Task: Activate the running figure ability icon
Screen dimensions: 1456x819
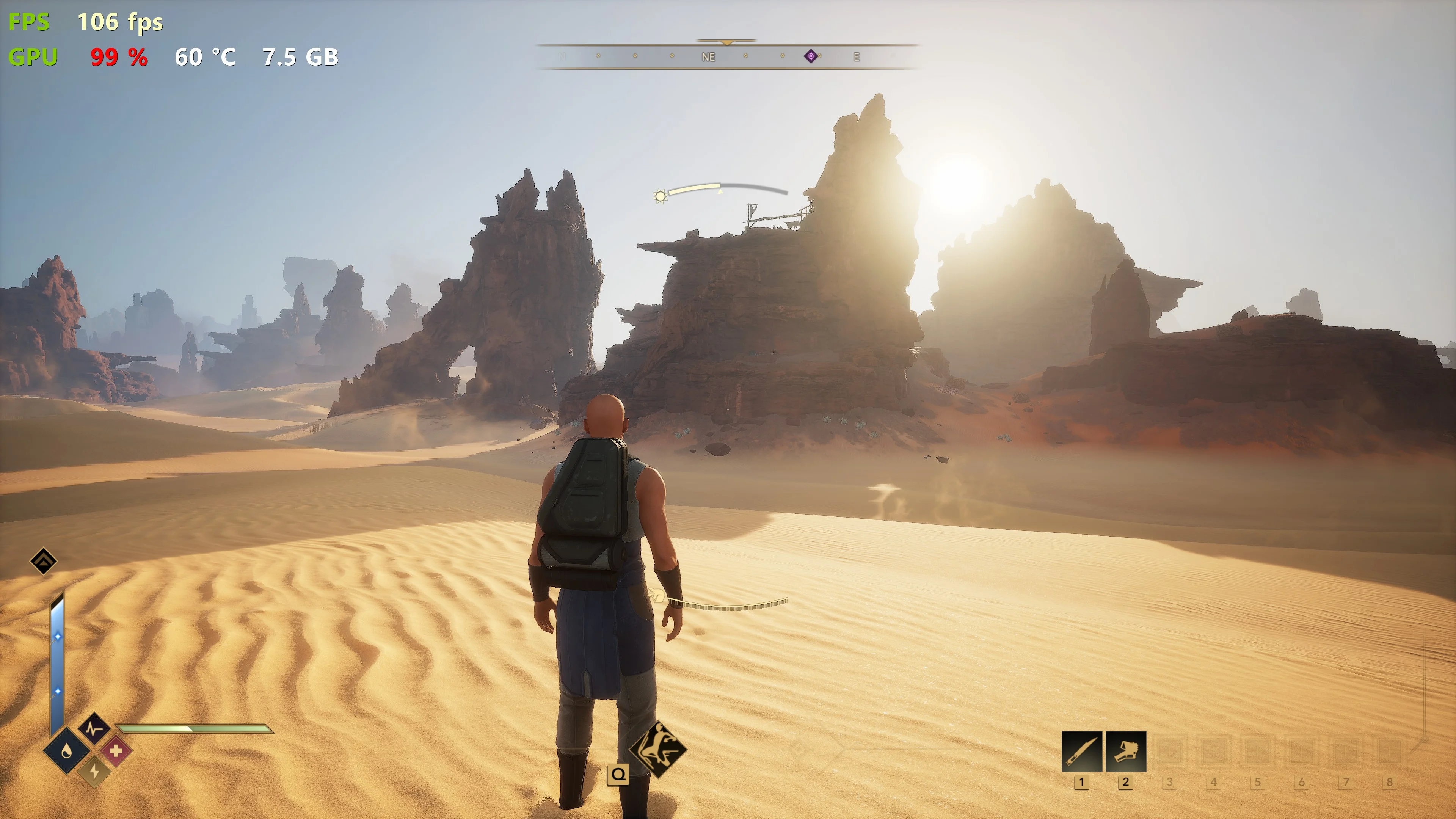Action: point(658,750)
